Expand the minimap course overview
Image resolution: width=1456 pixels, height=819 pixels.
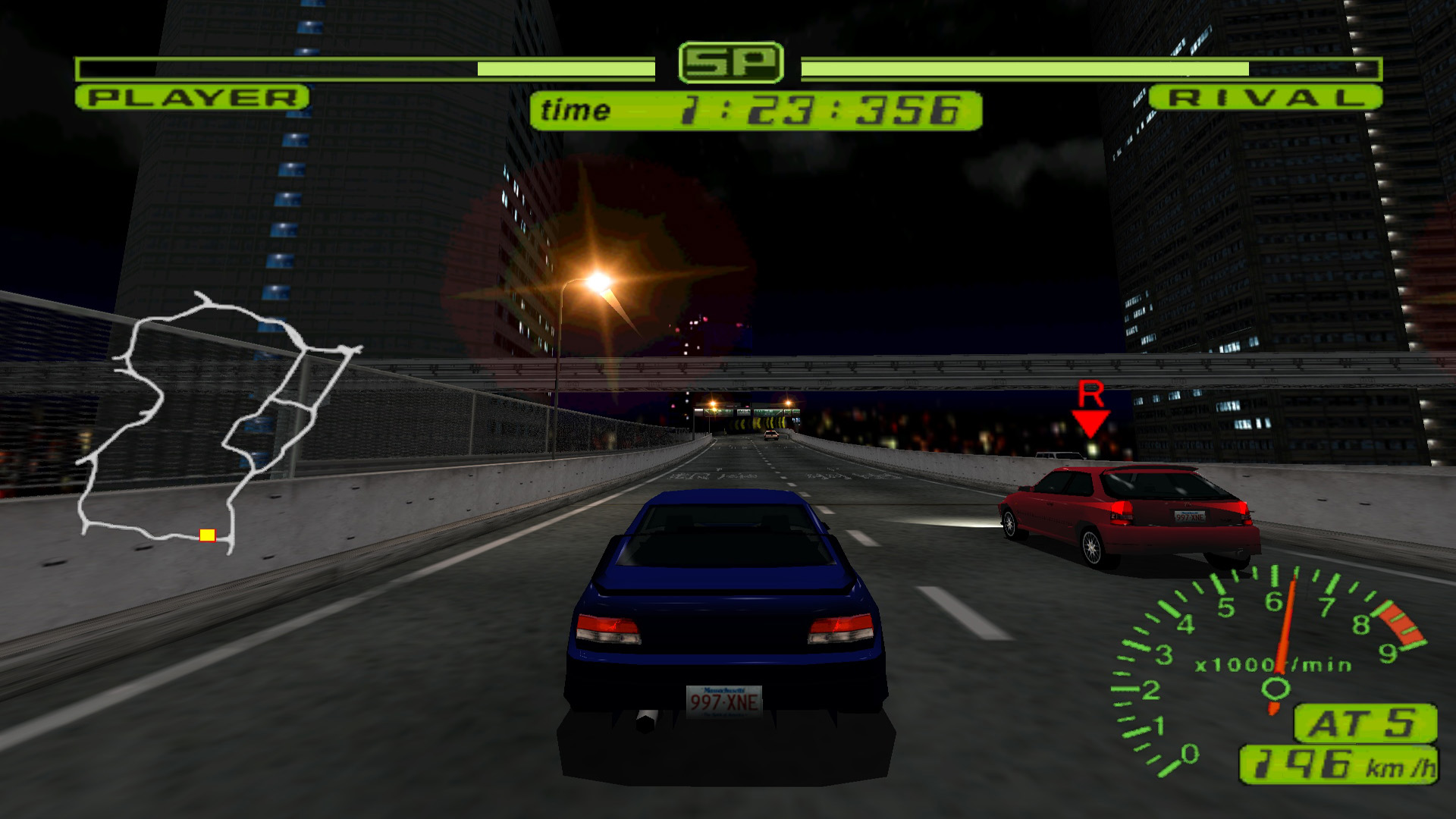tap(220, 425)
